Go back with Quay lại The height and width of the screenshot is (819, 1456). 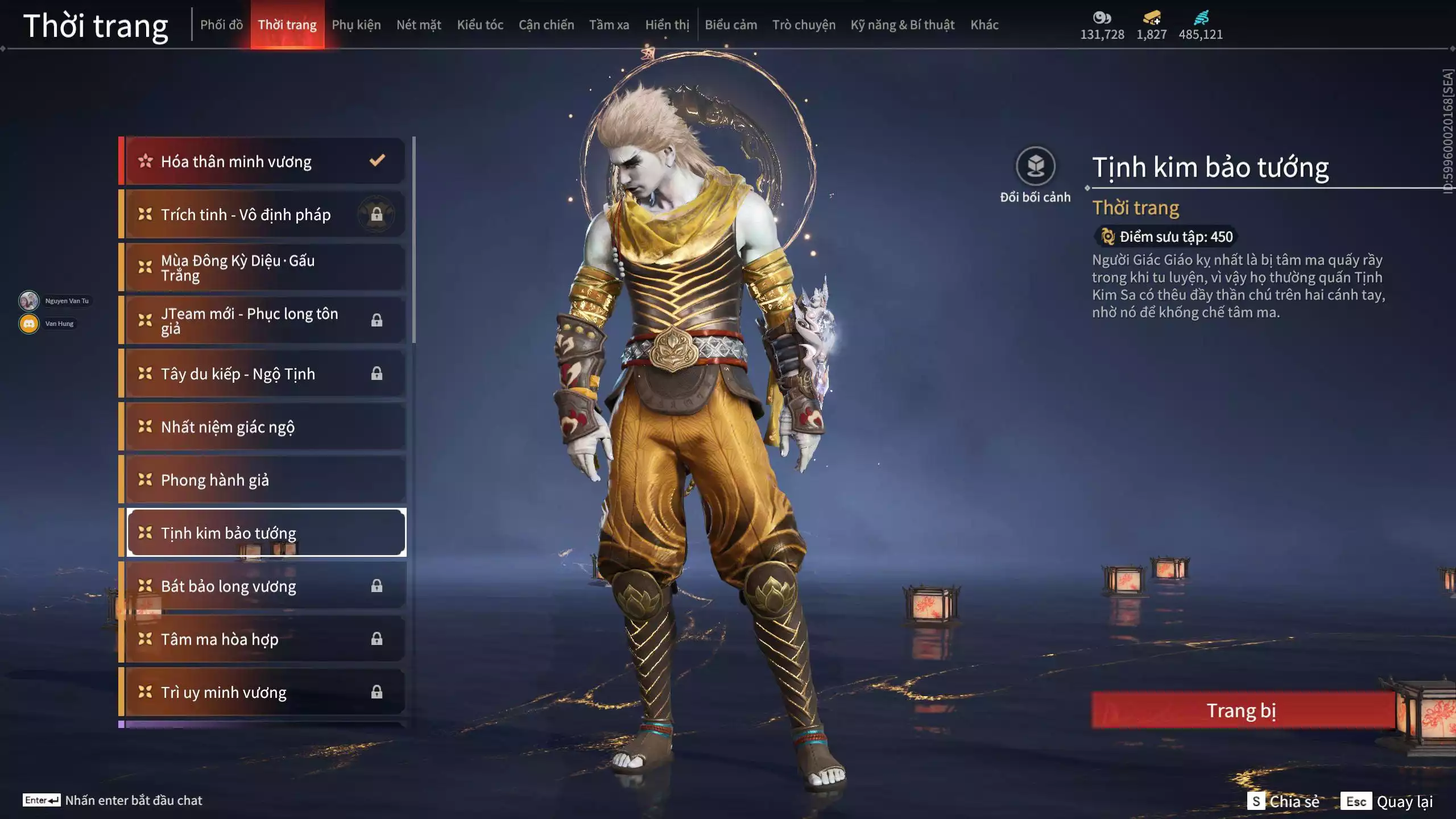(x=1387, y=801)
